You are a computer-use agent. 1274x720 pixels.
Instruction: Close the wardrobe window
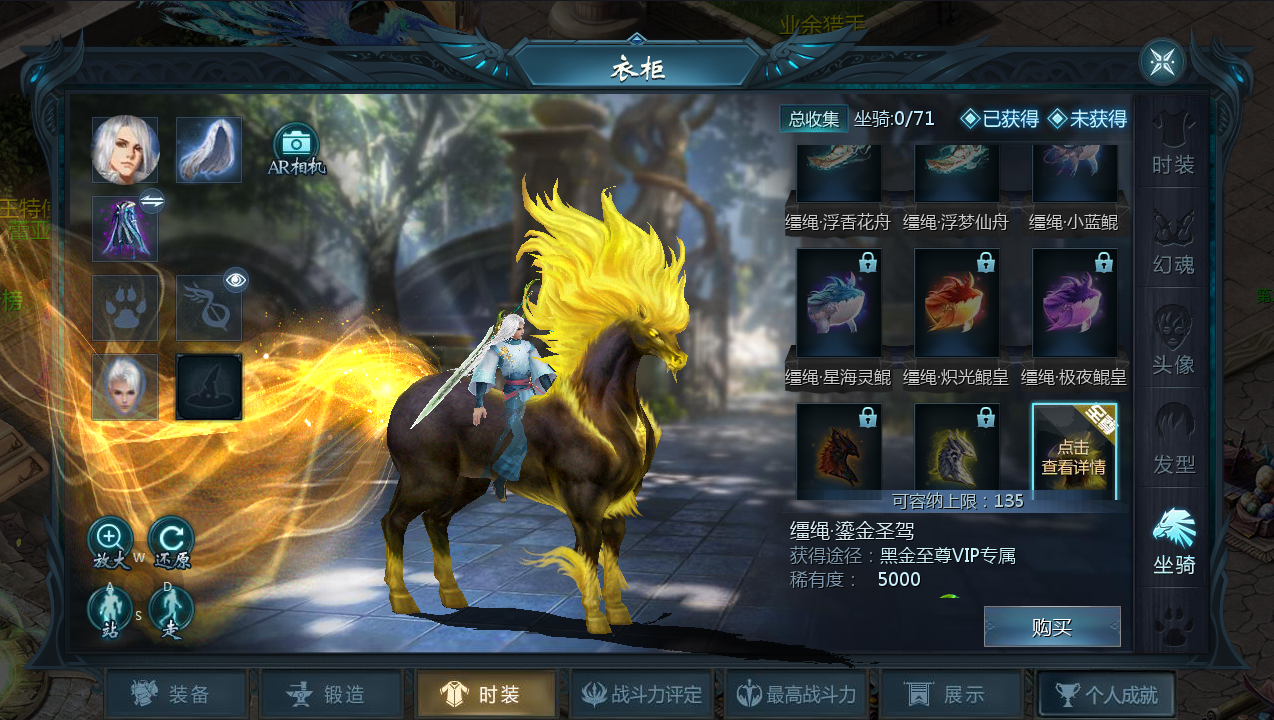[x=1161, y=62]
